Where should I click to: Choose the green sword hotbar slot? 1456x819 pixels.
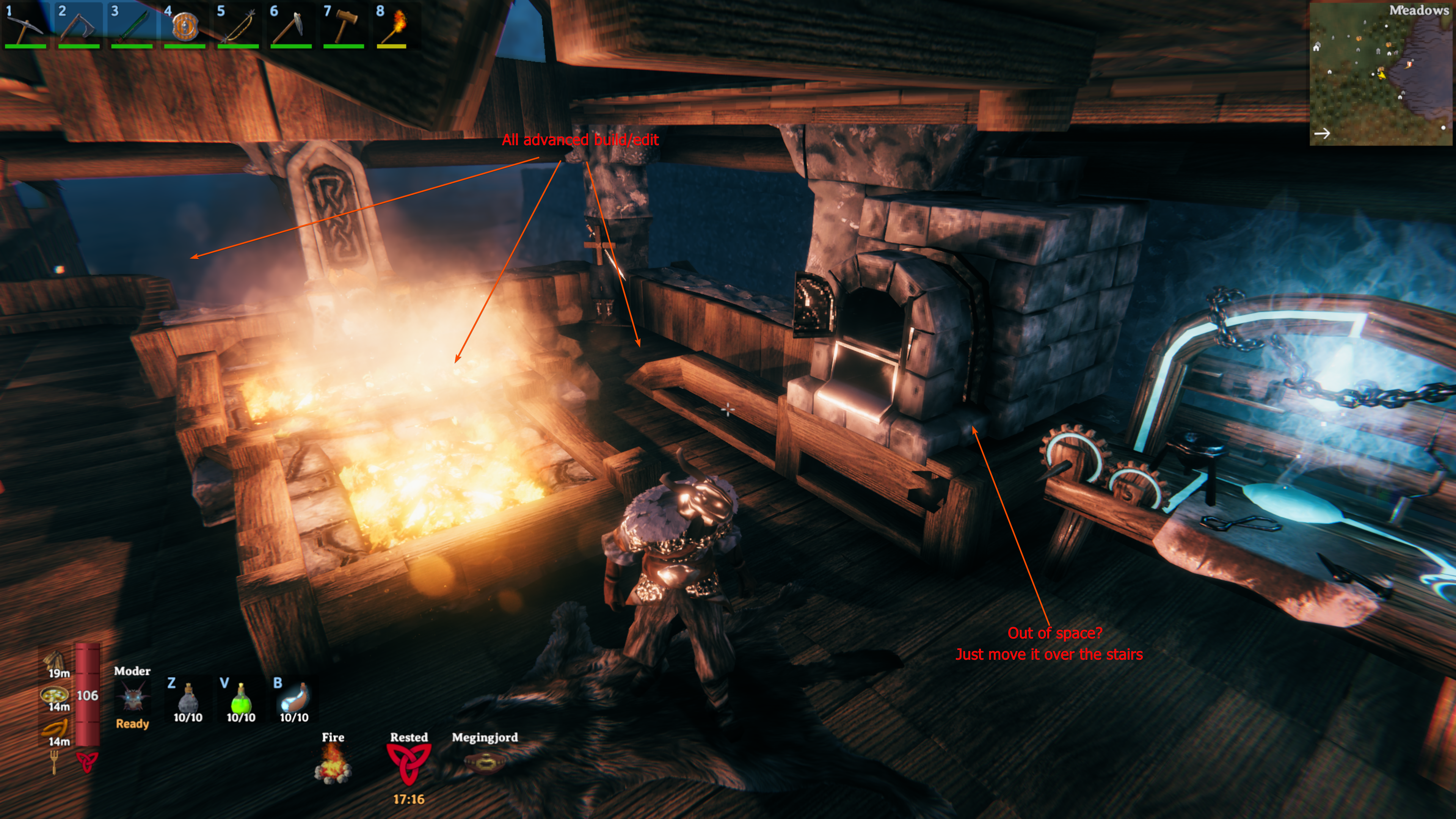[x=132, y=25]
